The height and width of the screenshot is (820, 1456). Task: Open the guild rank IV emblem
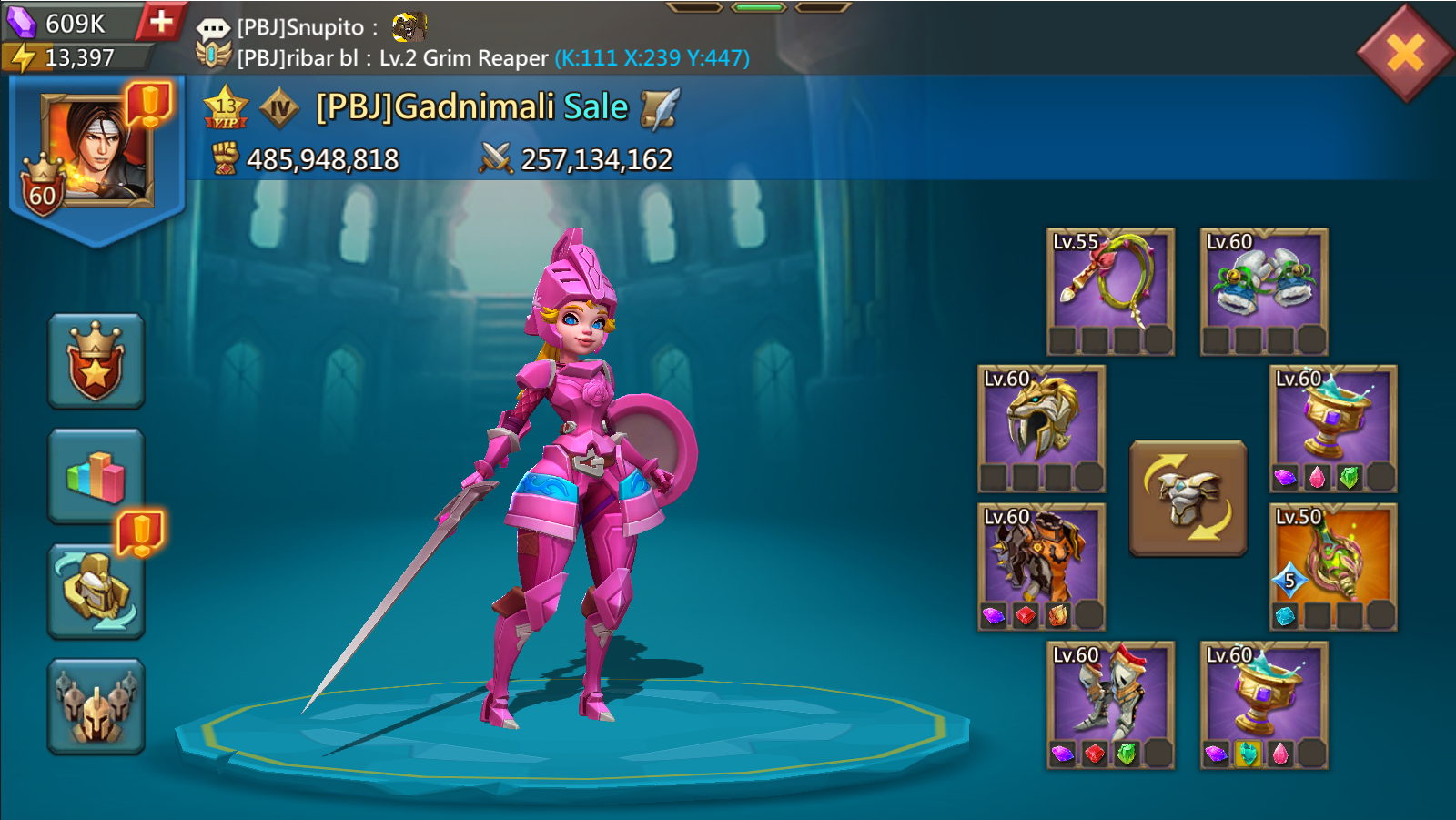[279, 109]
